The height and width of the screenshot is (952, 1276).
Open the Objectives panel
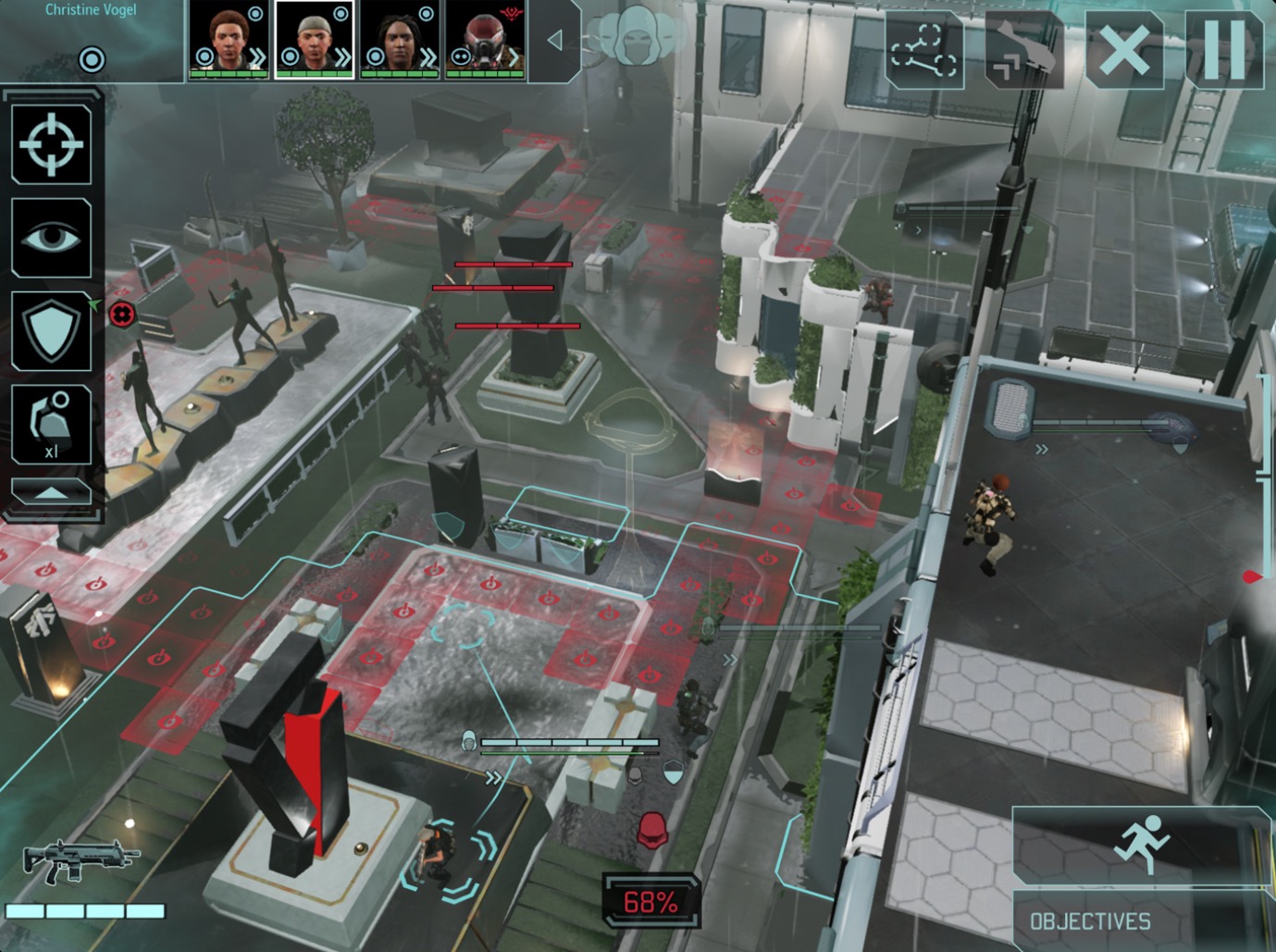click(x=1090, y=921)
